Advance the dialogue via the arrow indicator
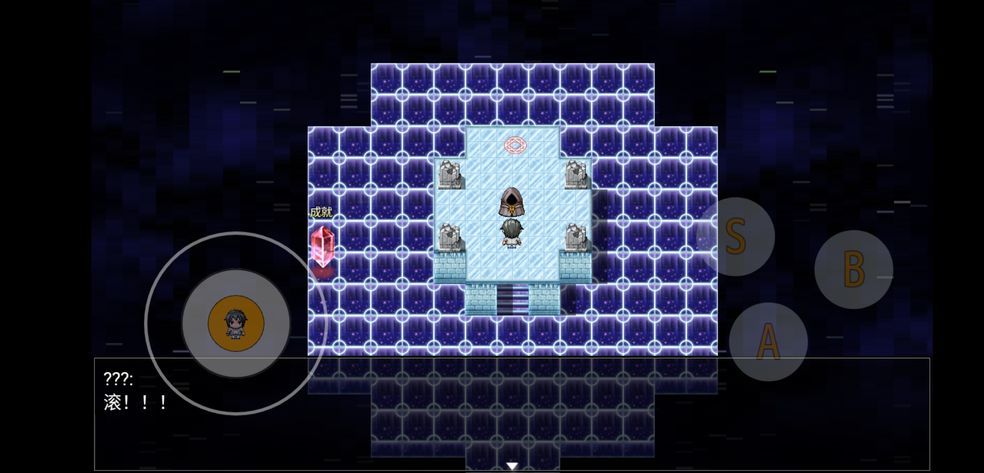This screenshot has height=473, width=984. point(512,465)
